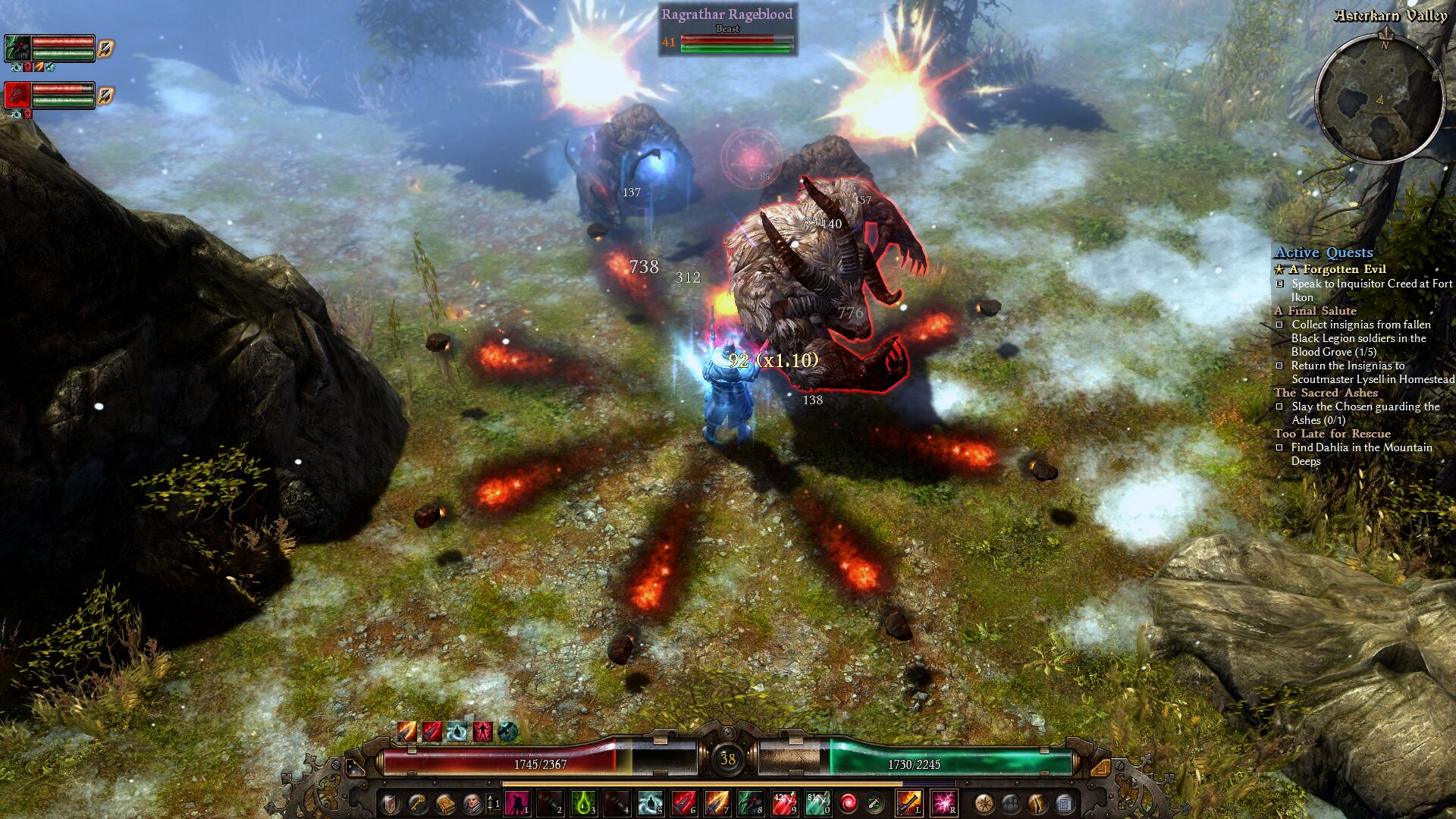This screenshot has width=1456, height=819.
Task: Open the compass world map button
Action: 984,803
